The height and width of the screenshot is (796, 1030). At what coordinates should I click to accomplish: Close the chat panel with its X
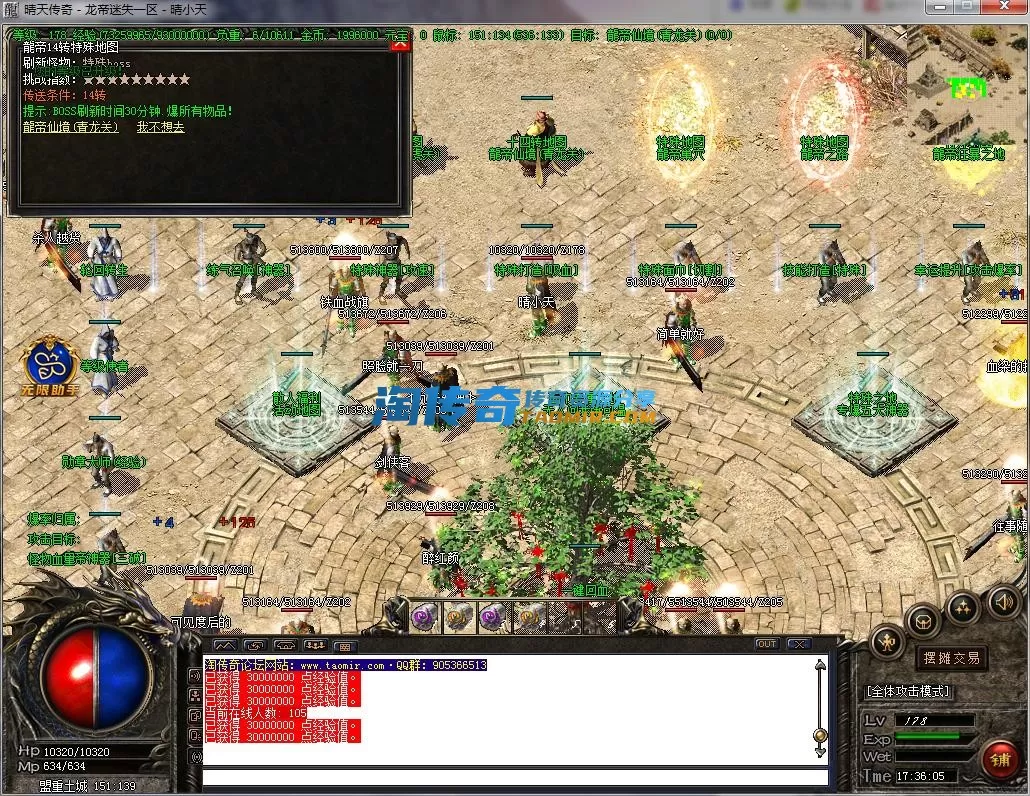[x=797, y=644]
